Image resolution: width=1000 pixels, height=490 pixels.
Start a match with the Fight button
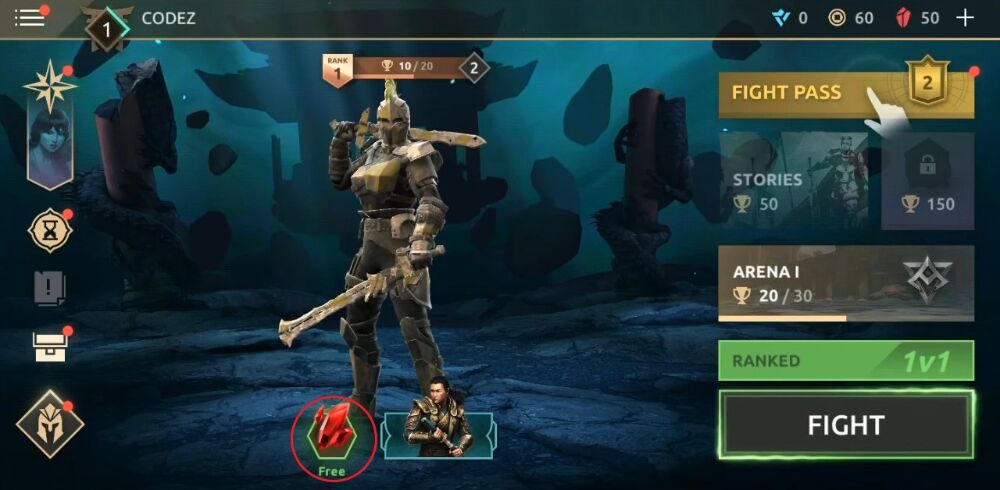(x=845, y=425)
